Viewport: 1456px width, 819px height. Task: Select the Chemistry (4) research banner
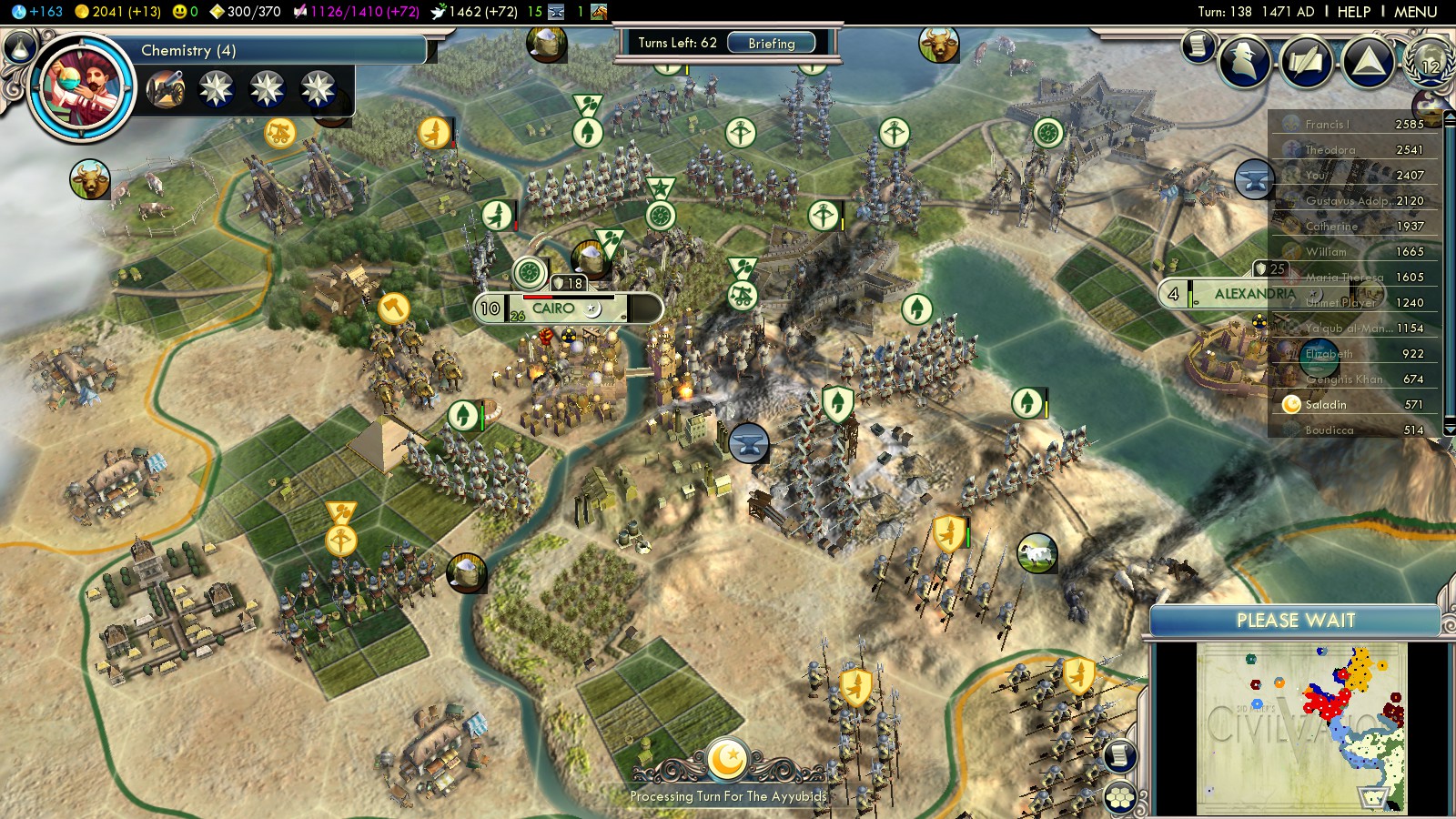tap(273, 50)
